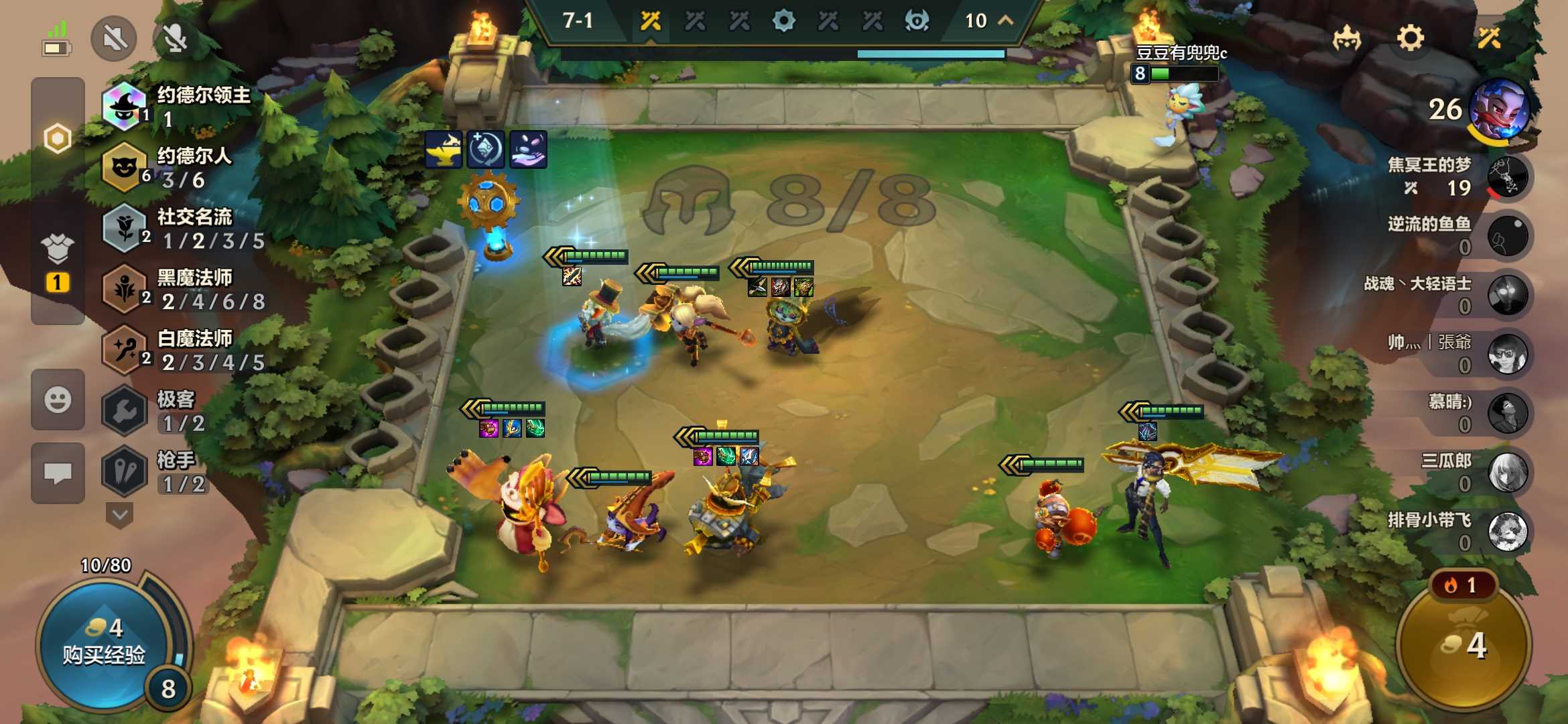Show the 社交名流 trait details
This screenshot has height=724, width=1568.
182,228
